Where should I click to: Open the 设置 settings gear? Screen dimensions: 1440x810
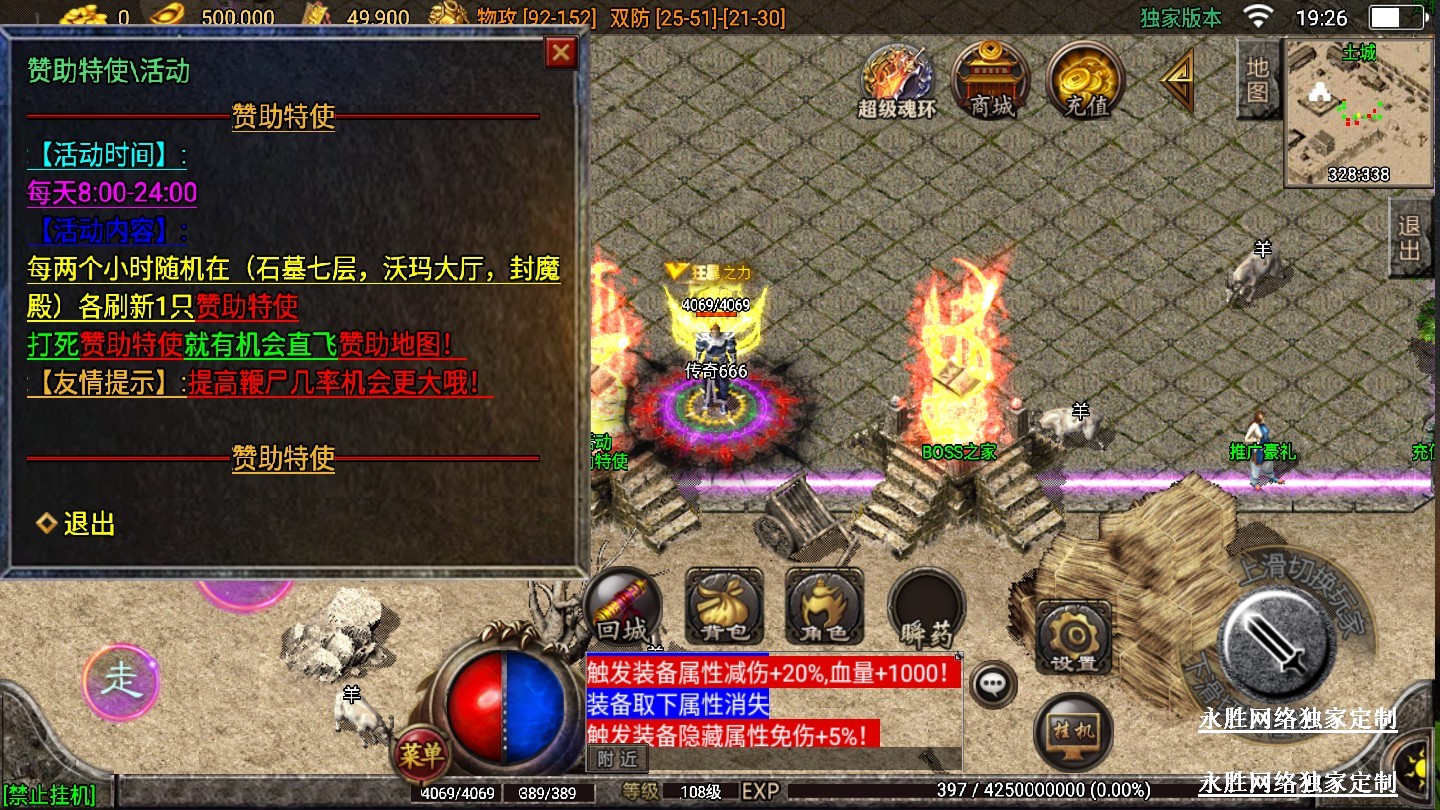(x=1074, y=637)
